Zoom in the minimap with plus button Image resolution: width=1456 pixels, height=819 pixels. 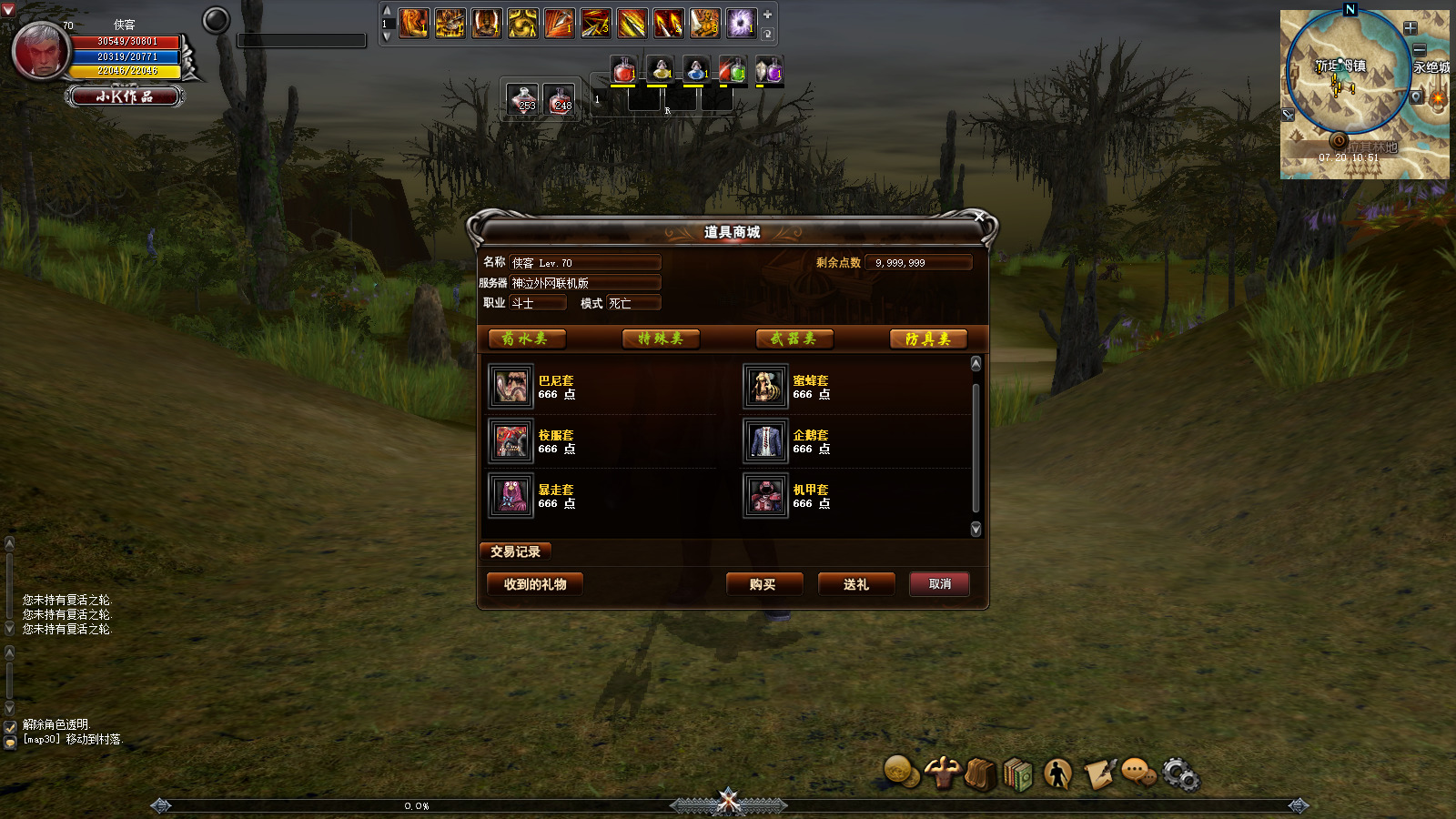pos(1410,28)
